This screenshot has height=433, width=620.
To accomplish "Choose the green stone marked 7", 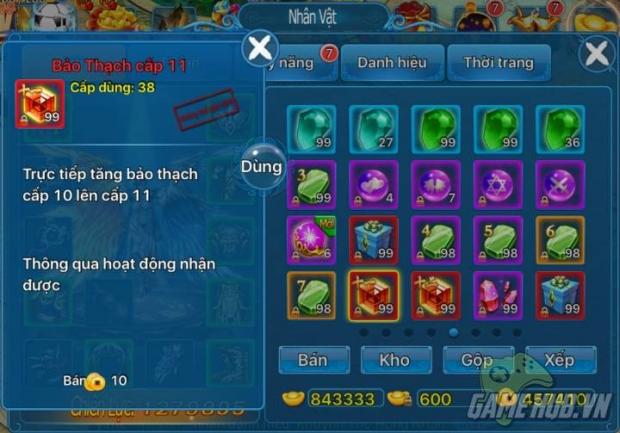I will (312, 296).
